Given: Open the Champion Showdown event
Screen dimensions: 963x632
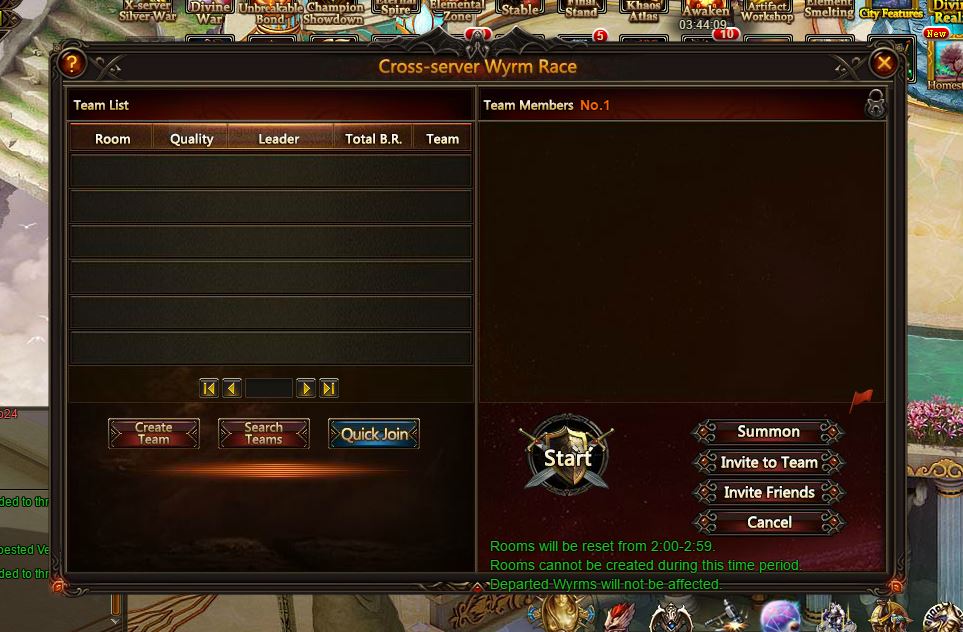Looking at the screenshot, I should tap(334, 12).
